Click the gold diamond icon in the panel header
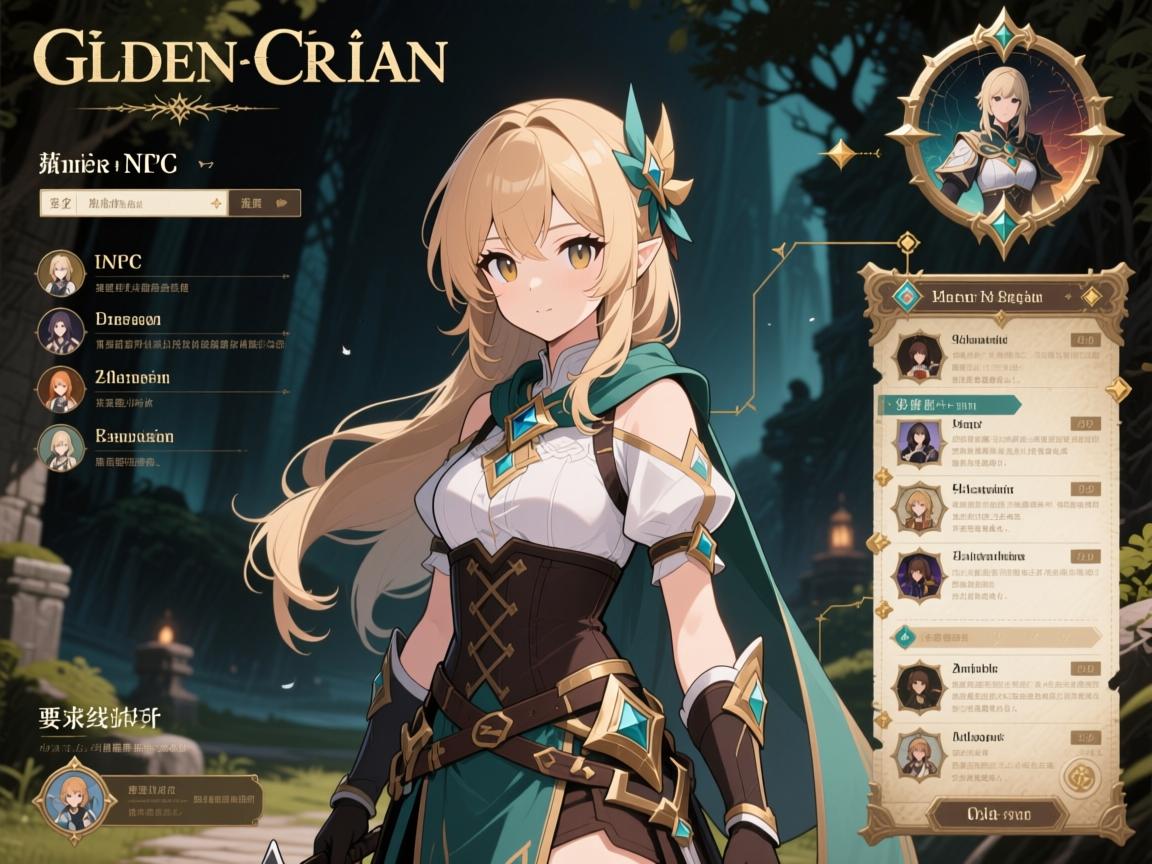This screenshot has height=864, width=1152. click(x=1091, y=296)
